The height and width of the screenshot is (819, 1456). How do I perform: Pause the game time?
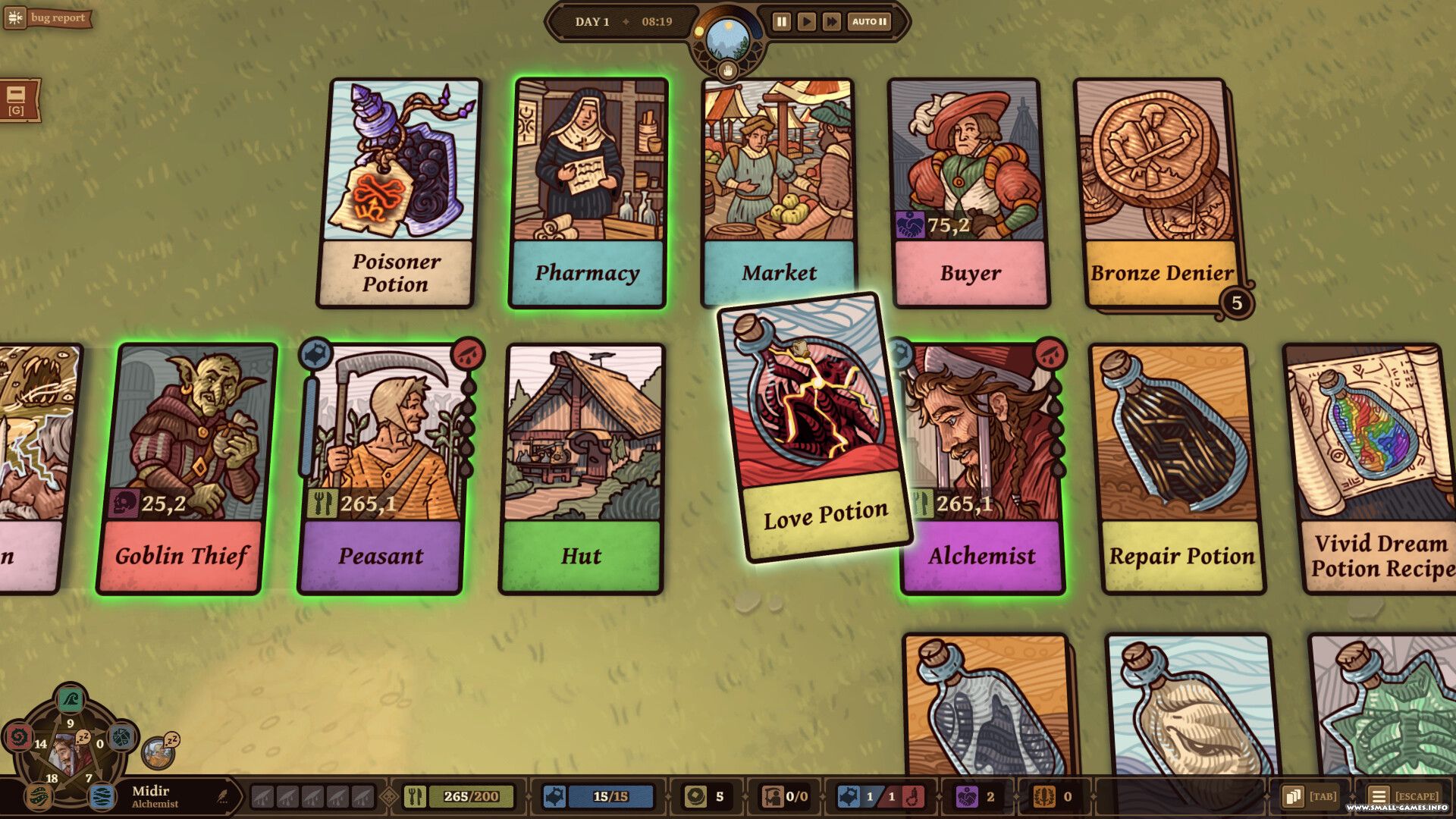[x=781, y=22]
